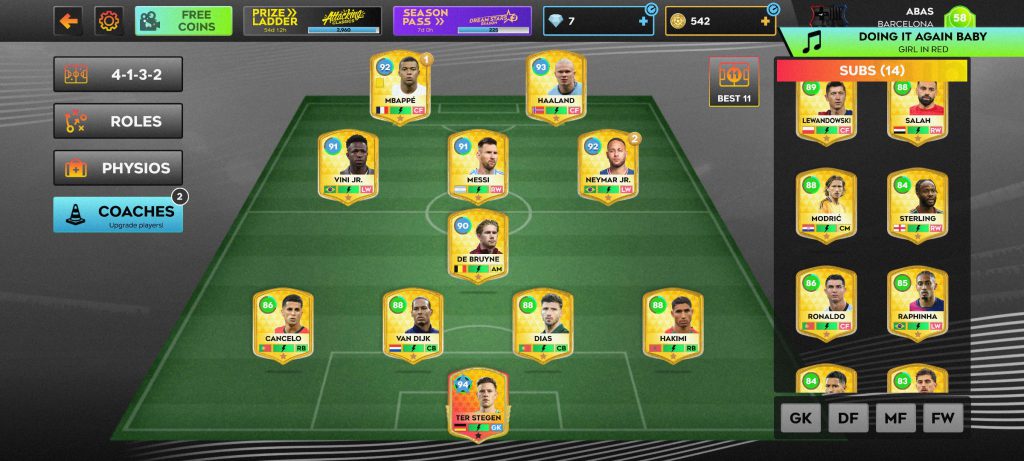Image resolution: width=1024 pixels, height=461 pixels.
Task: Open the Prize Ladder banner
Action: point(311,20)
